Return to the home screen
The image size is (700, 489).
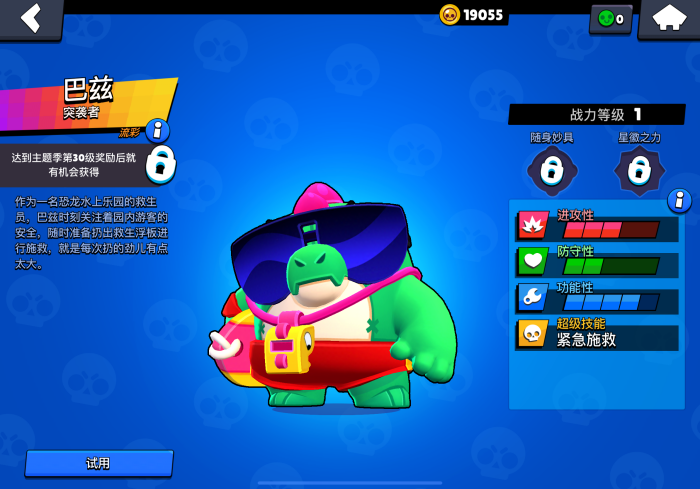pos(668,18)
